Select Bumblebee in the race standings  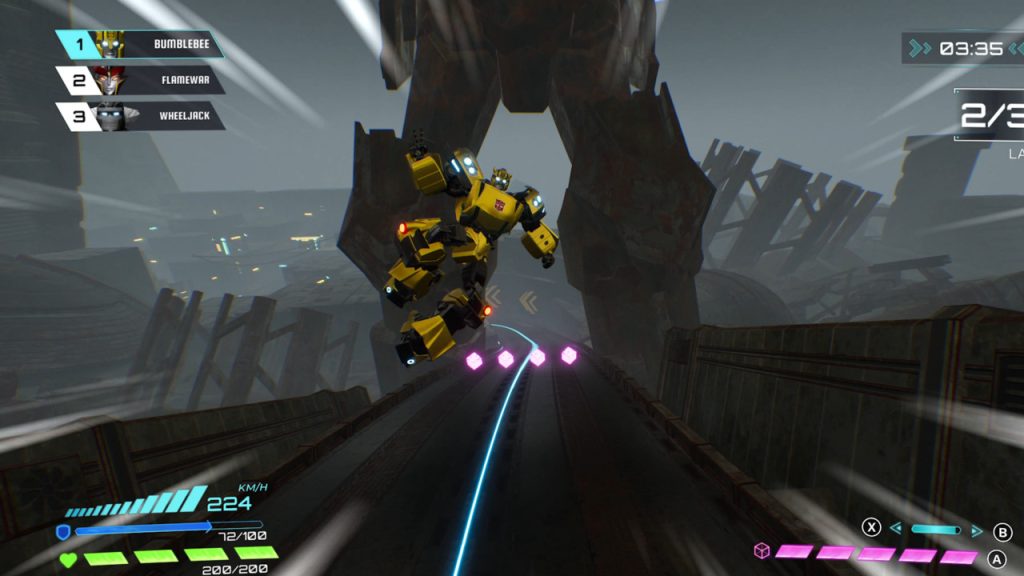(140, 44)
